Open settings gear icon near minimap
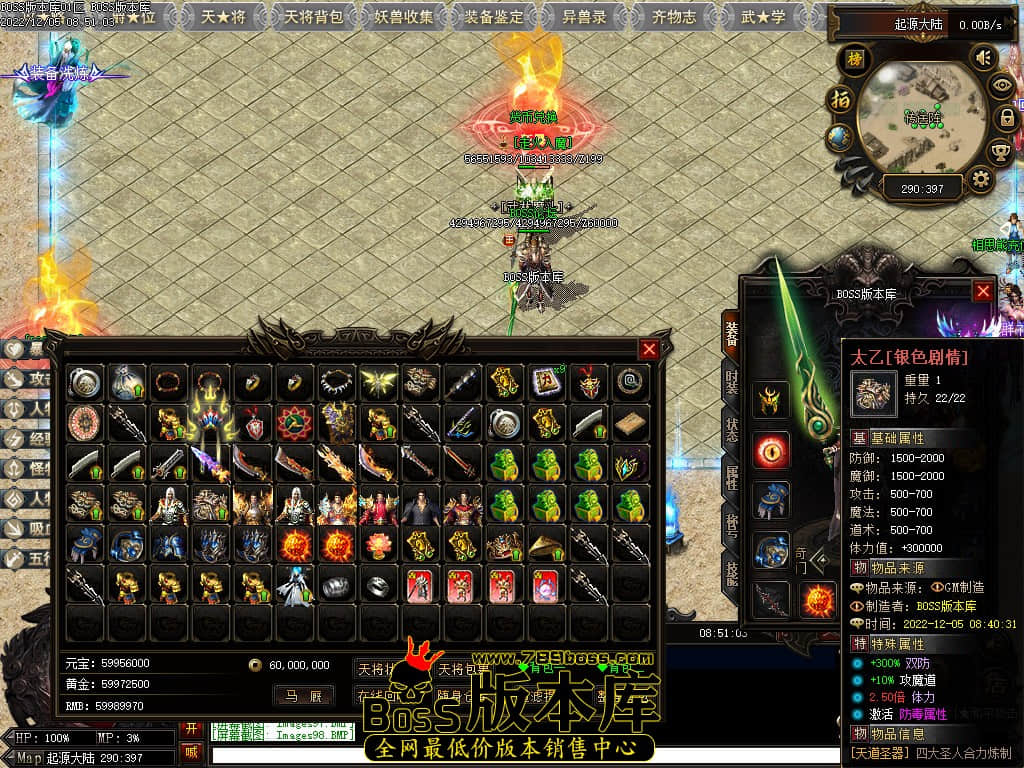1024x768 pixels. 981,180
